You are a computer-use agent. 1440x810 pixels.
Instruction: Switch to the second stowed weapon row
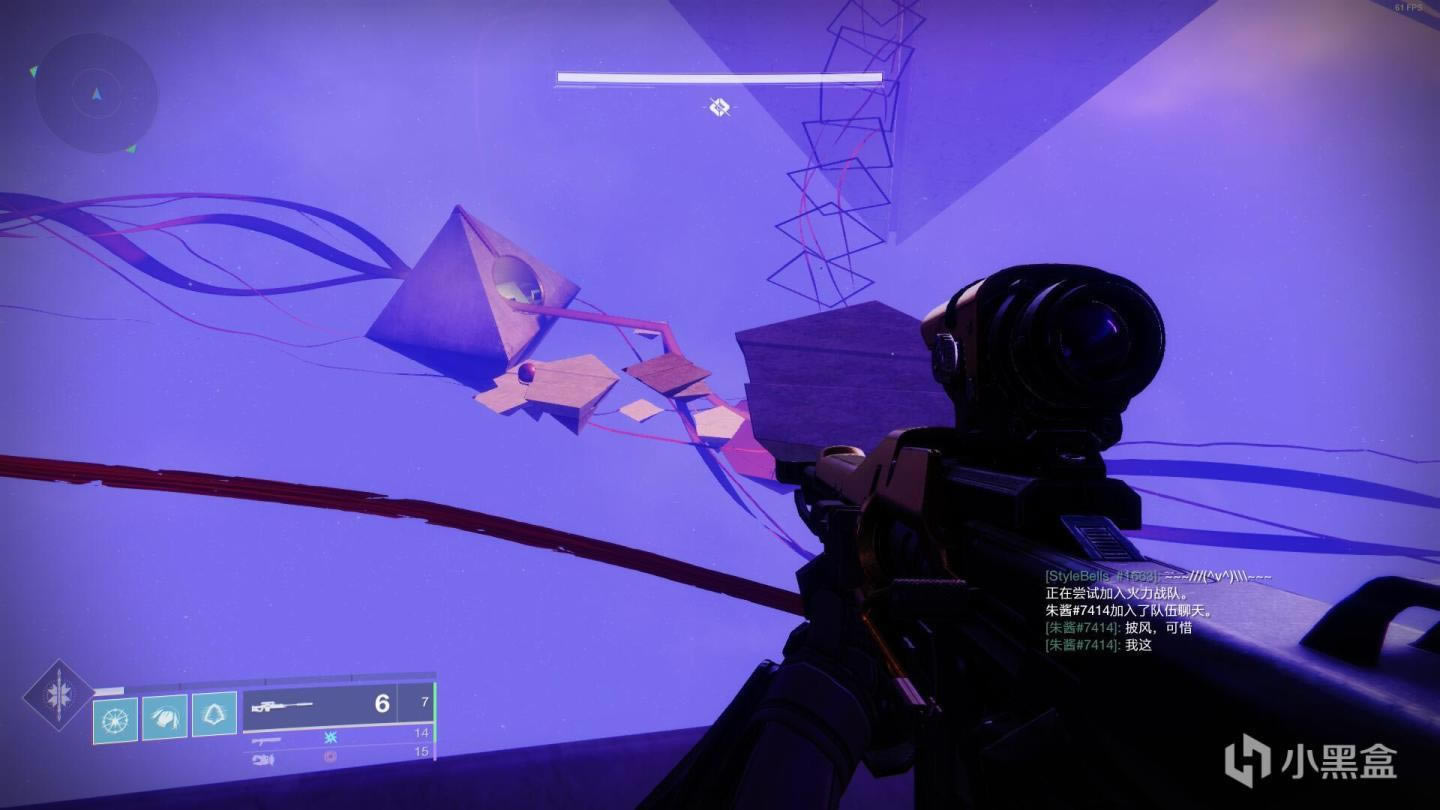pos(340,736)
